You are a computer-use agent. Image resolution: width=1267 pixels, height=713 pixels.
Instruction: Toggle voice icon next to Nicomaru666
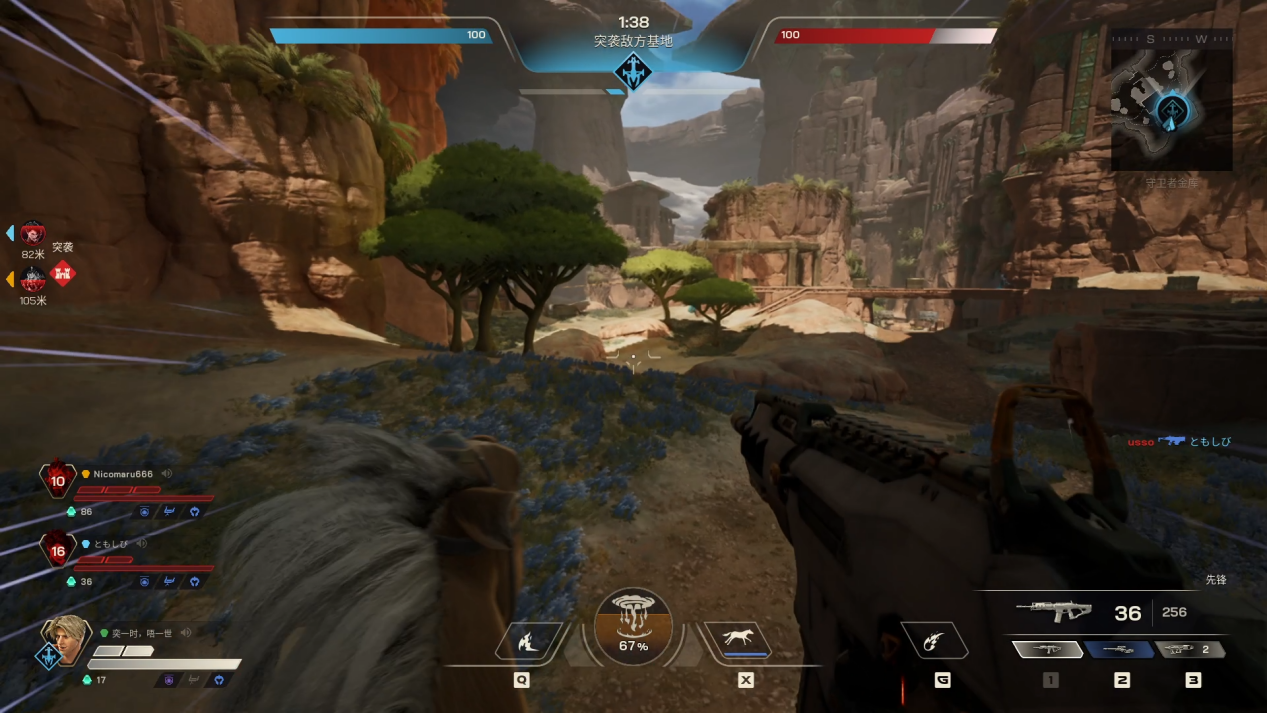point(167,474)
